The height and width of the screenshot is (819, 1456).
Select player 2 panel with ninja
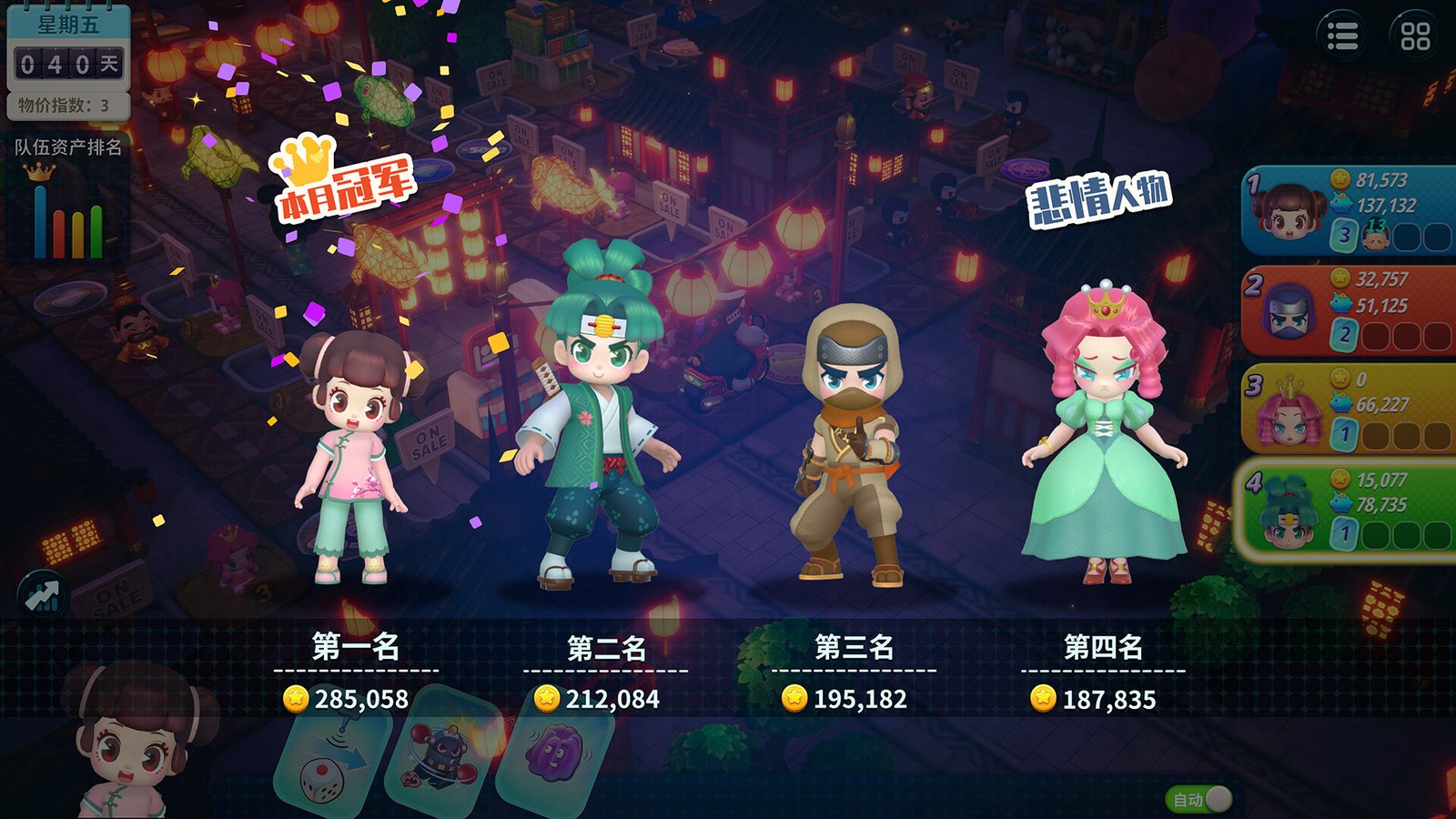(1349, 310)
